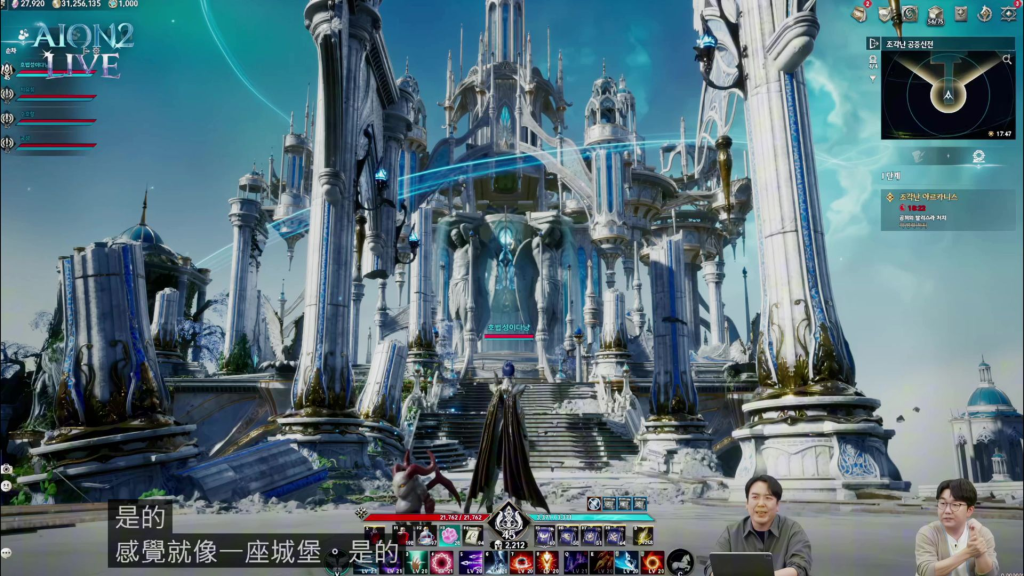The width and height of the screenshot is (1024, 576).
Task: Use the paper scroll consumable slot
Action: 471,536
